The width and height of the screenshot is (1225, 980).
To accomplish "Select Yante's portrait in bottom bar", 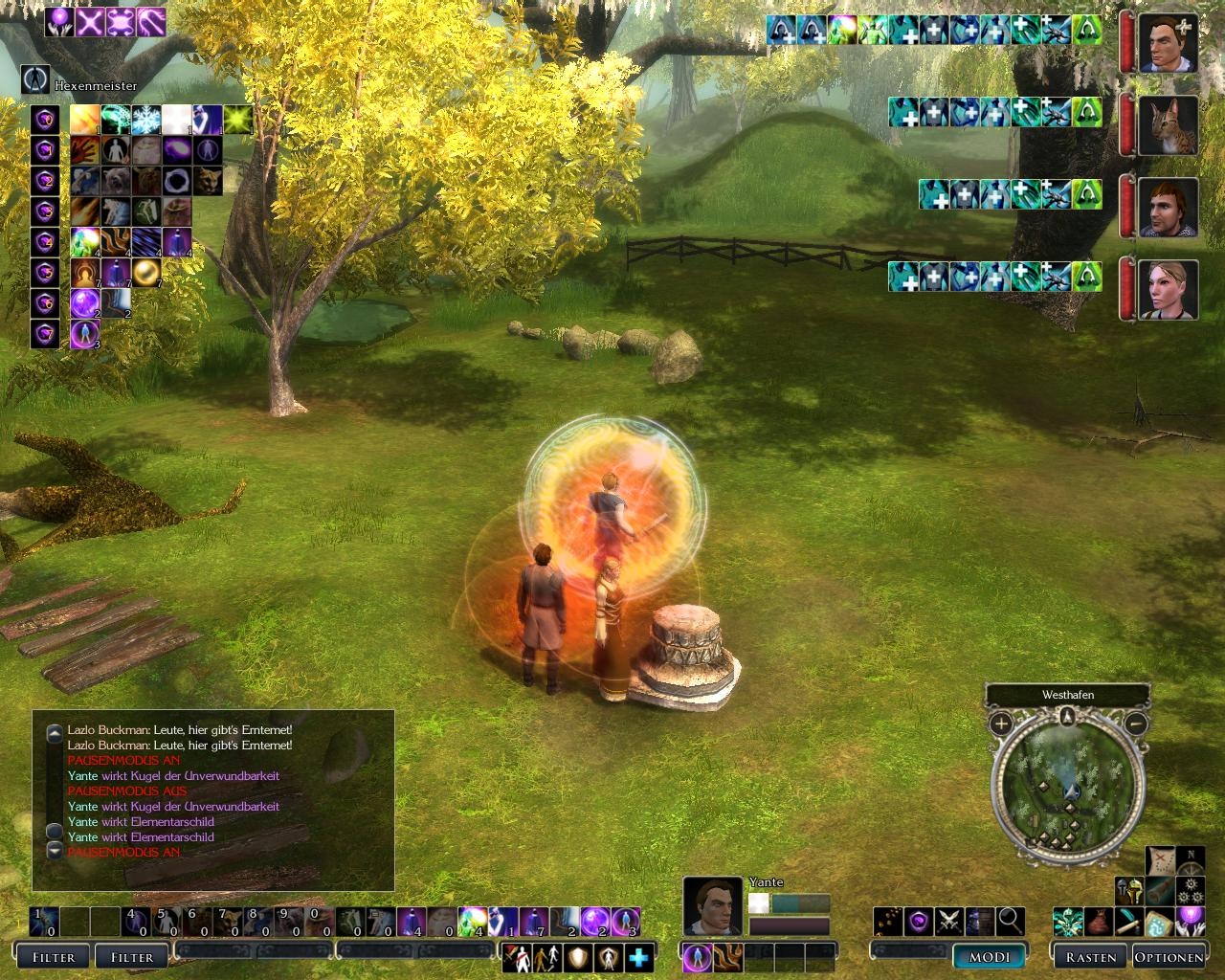I will pyautogui.click(x=712, y=905).
